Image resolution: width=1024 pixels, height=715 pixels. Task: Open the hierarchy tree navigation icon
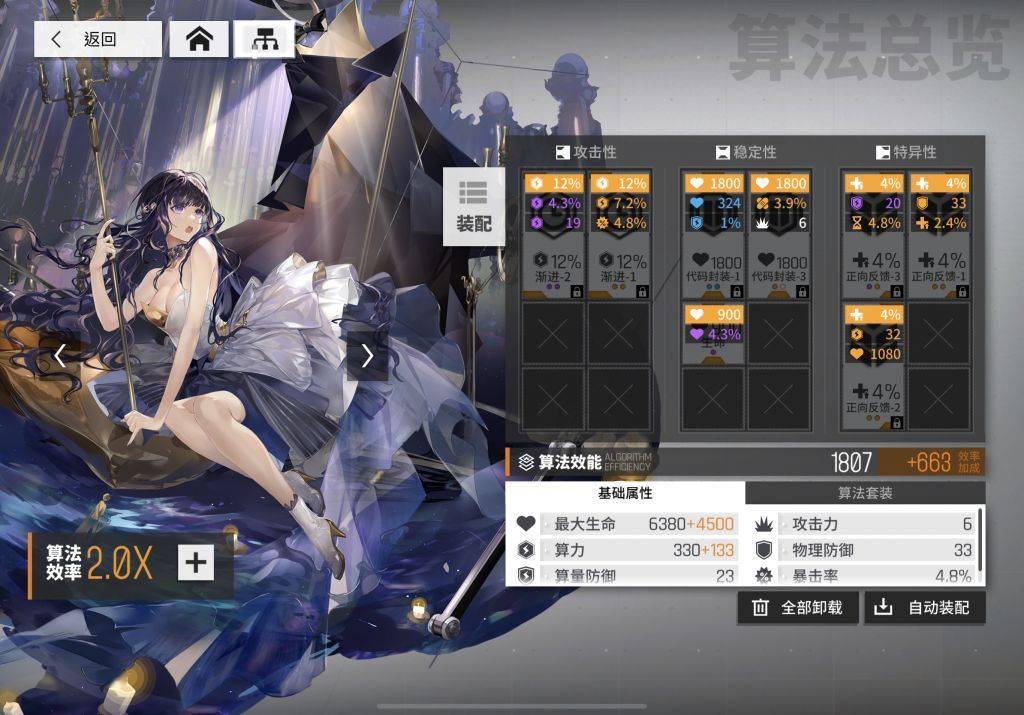265,39
